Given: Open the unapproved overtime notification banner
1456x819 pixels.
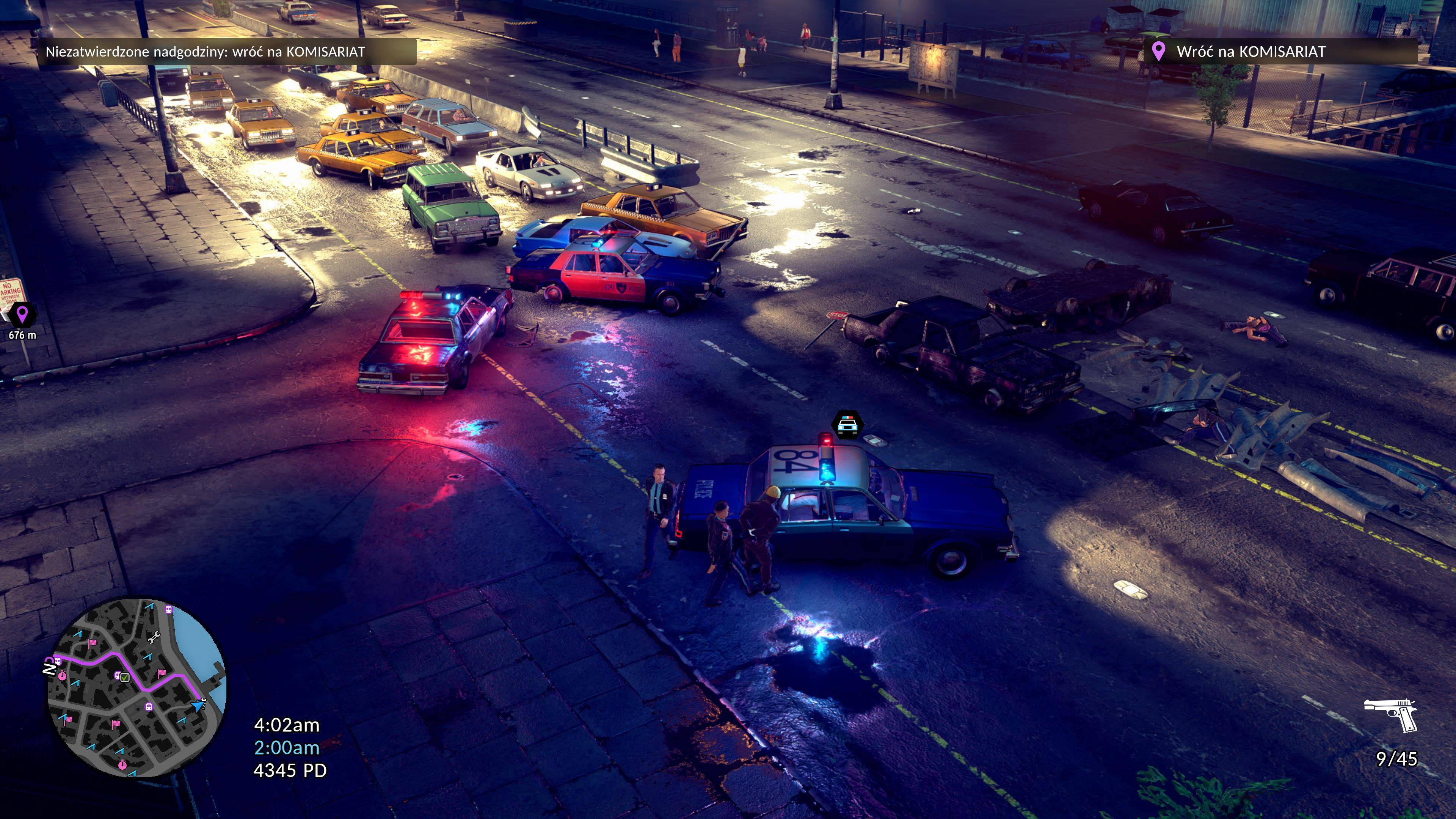Looking at the screenshot, I should [228, 52].
